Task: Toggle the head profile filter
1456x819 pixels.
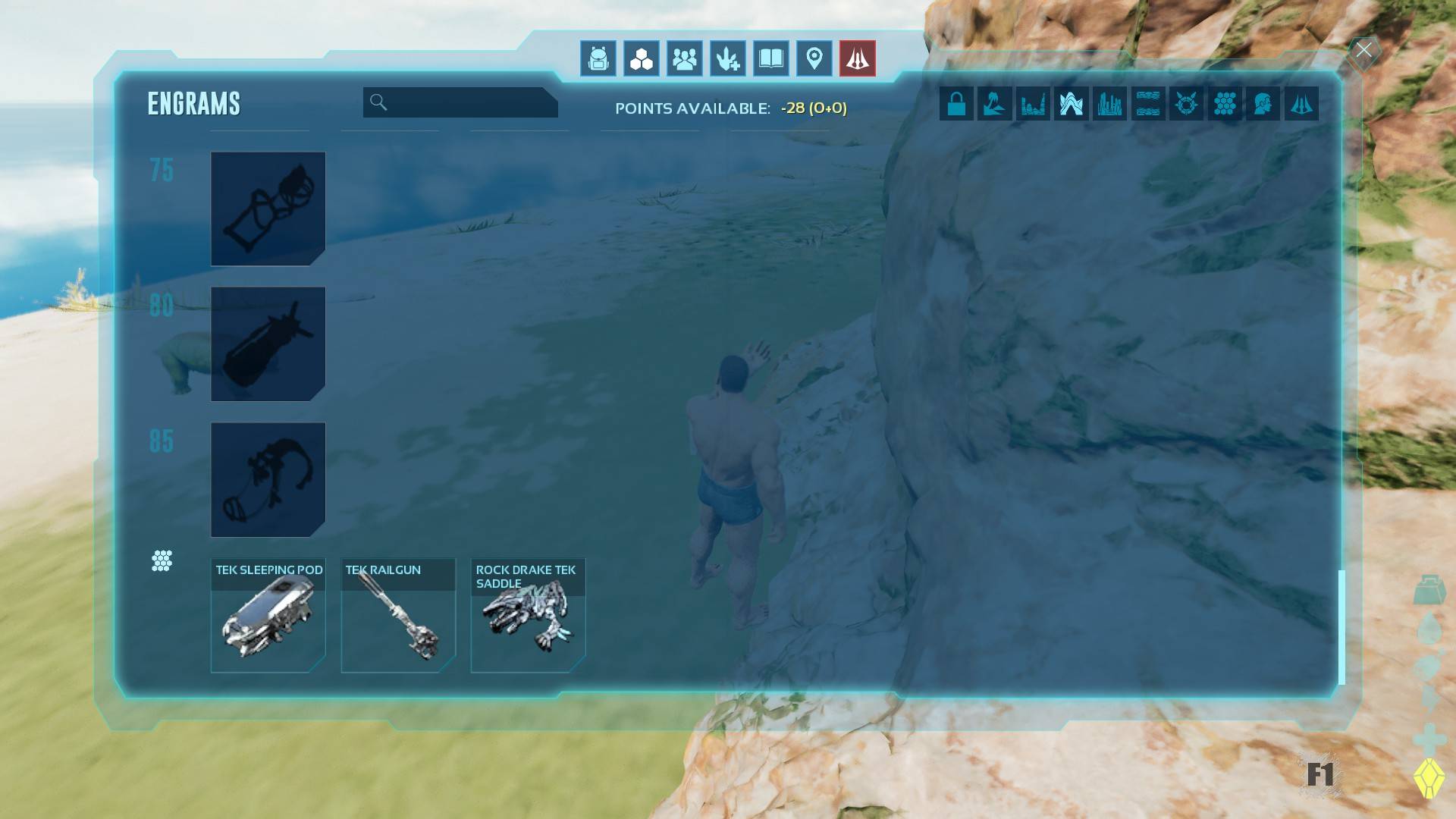Action: point(1263,103)
